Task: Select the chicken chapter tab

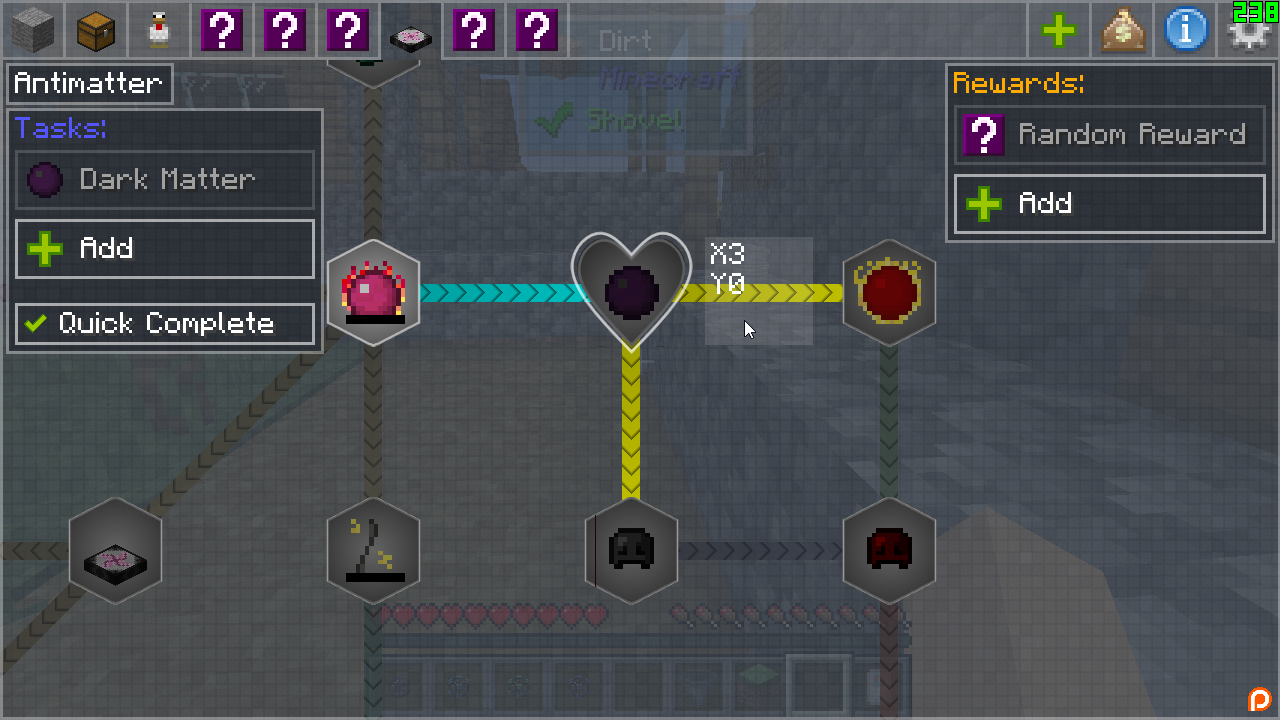Action: click(x=158, y=30)
